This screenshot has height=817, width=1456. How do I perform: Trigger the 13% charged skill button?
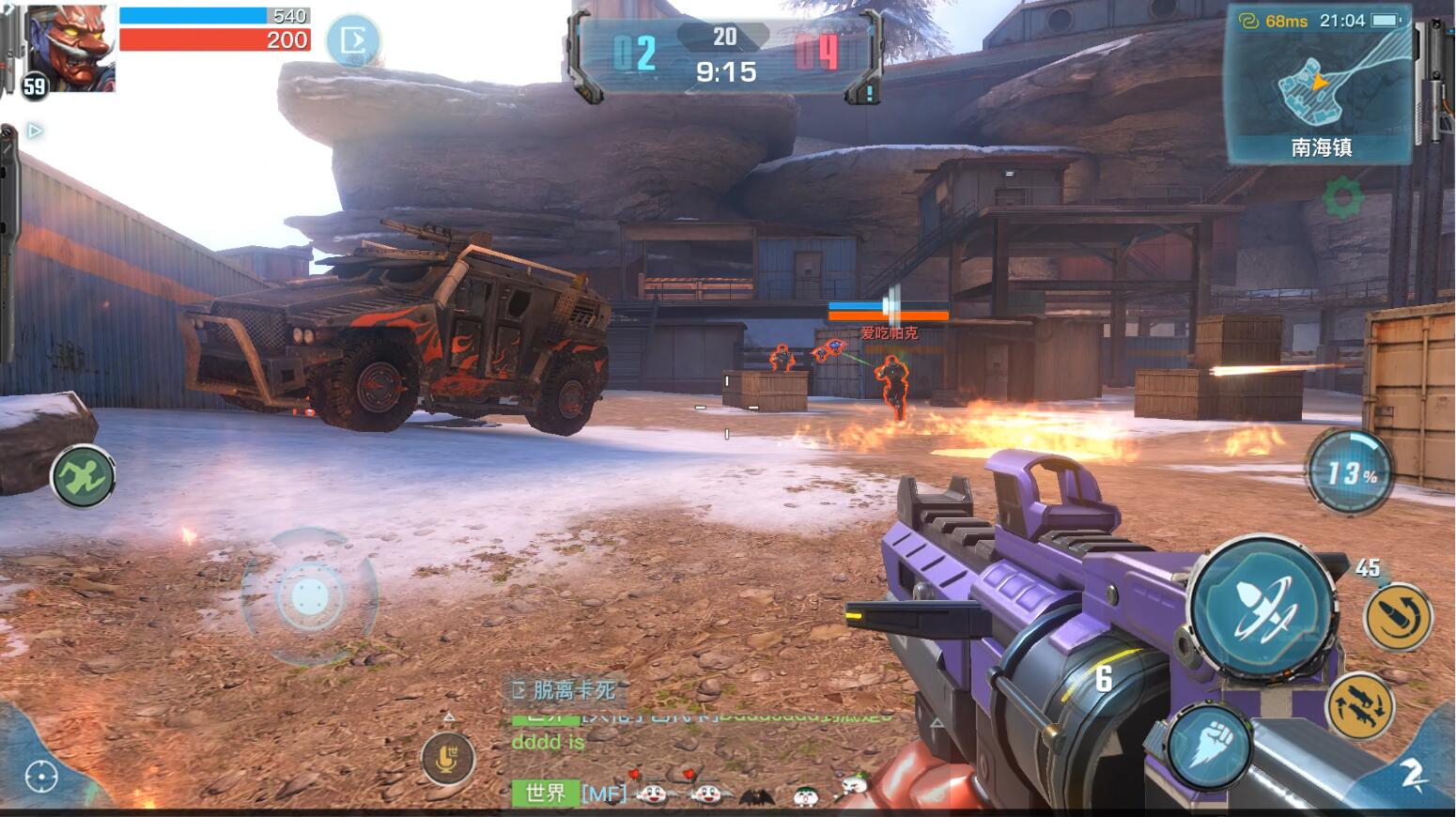pyautogui.click(x=1349, y=472)
